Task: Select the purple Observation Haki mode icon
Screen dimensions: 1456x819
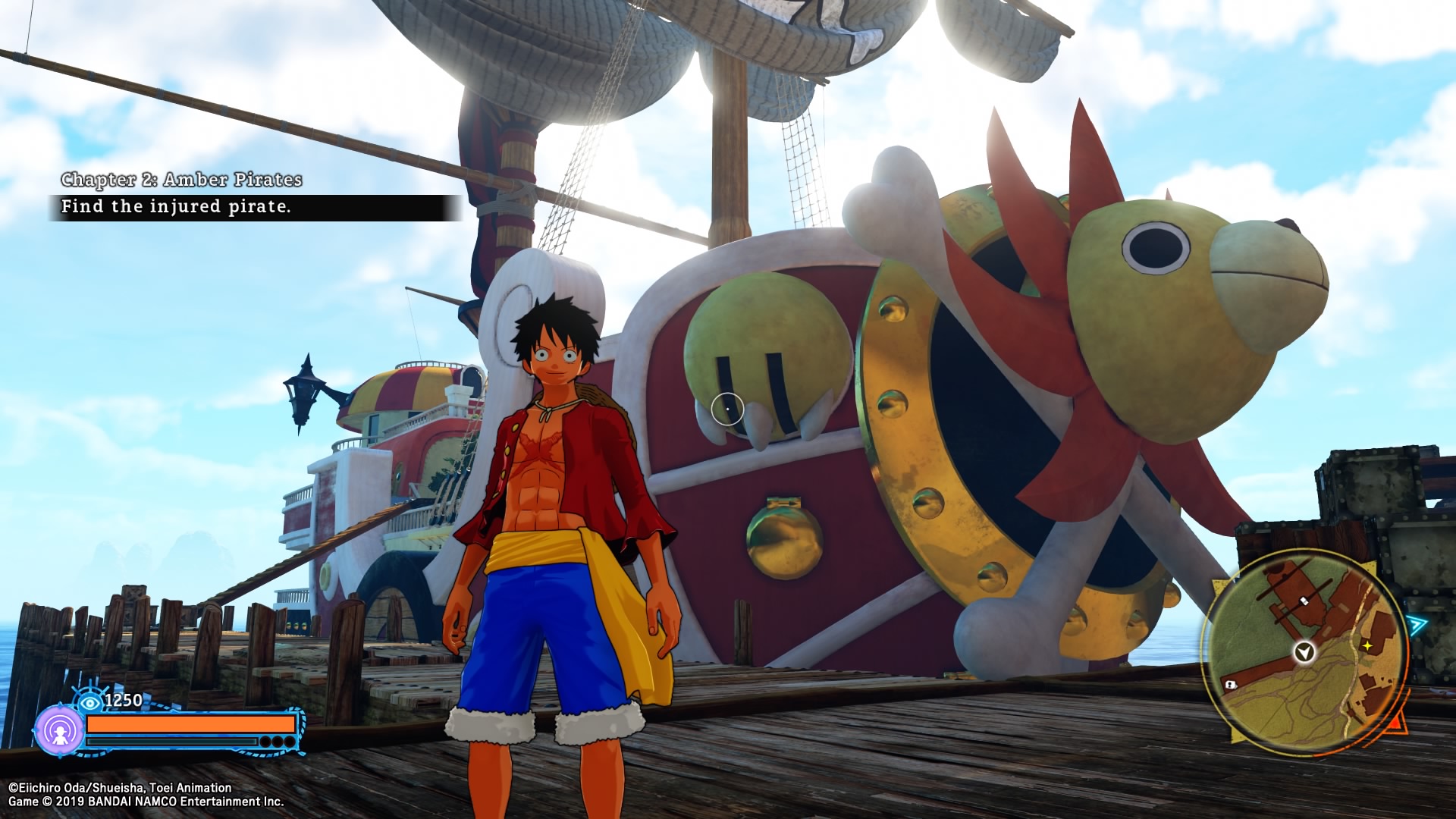Action: pyautogui.click(x=59, y=731)
